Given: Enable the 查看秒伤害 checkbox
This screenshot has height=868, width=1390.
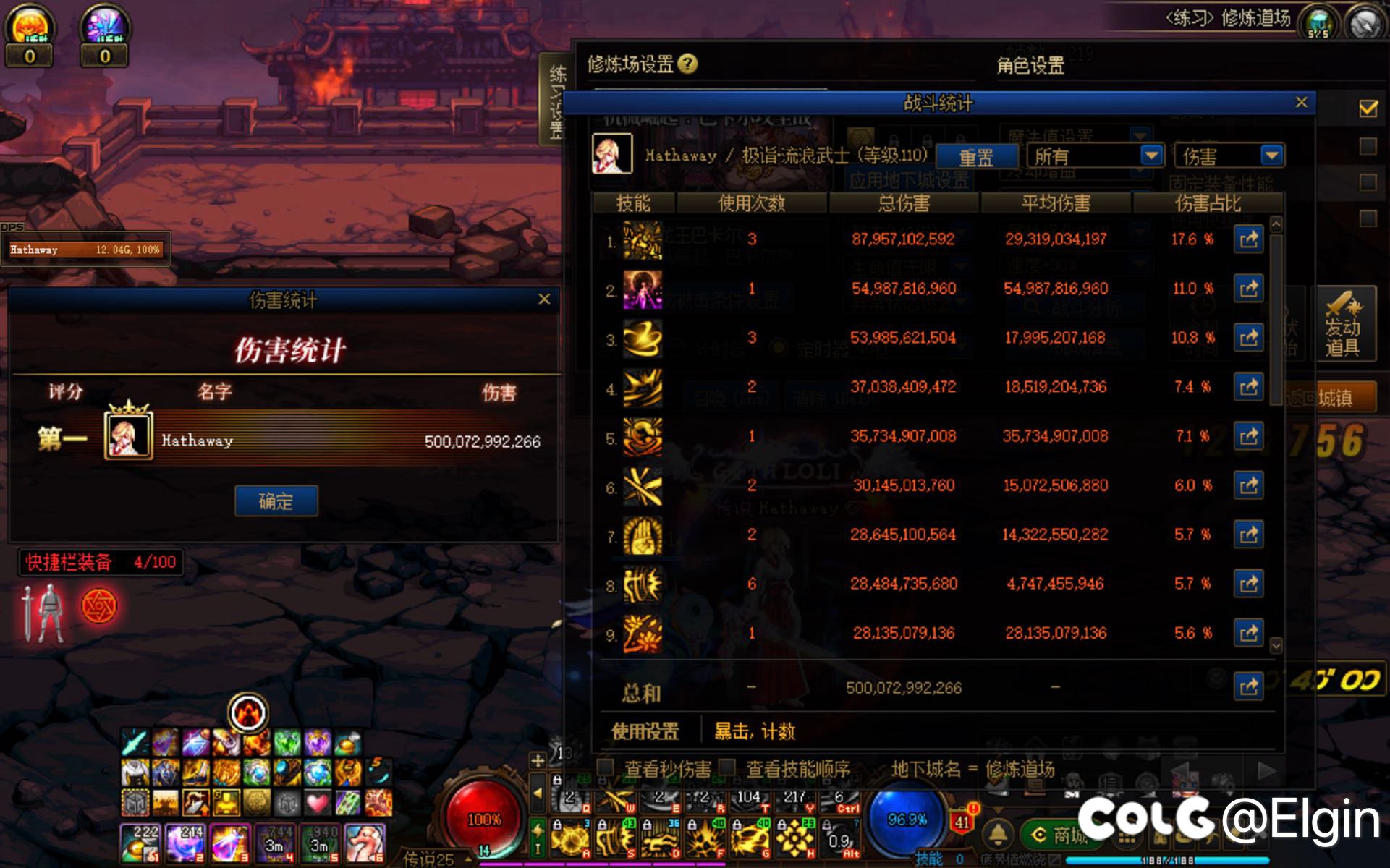Looking at the screenshot, I should point(607,769).
